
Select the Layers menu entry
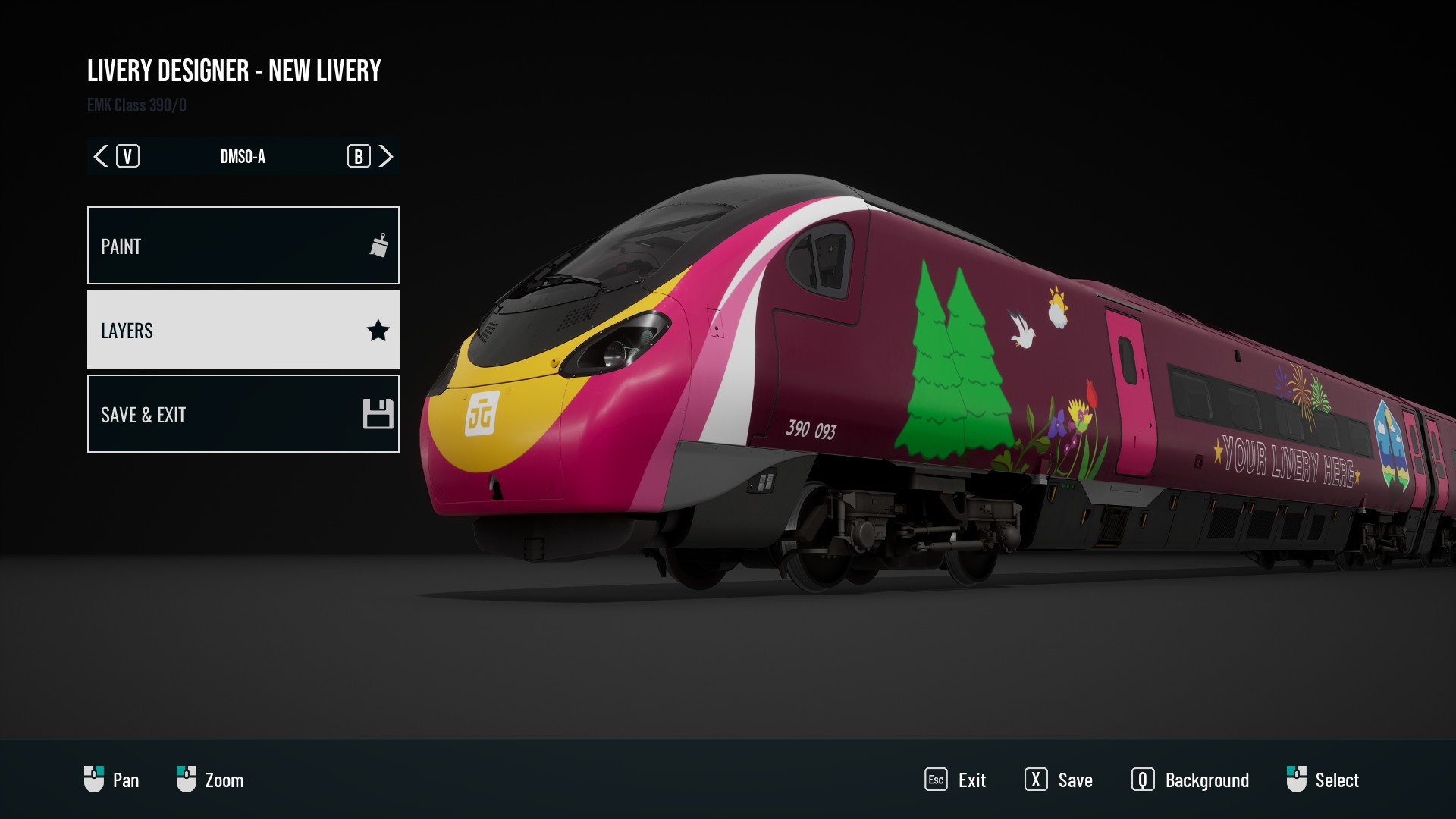[243, 330]
